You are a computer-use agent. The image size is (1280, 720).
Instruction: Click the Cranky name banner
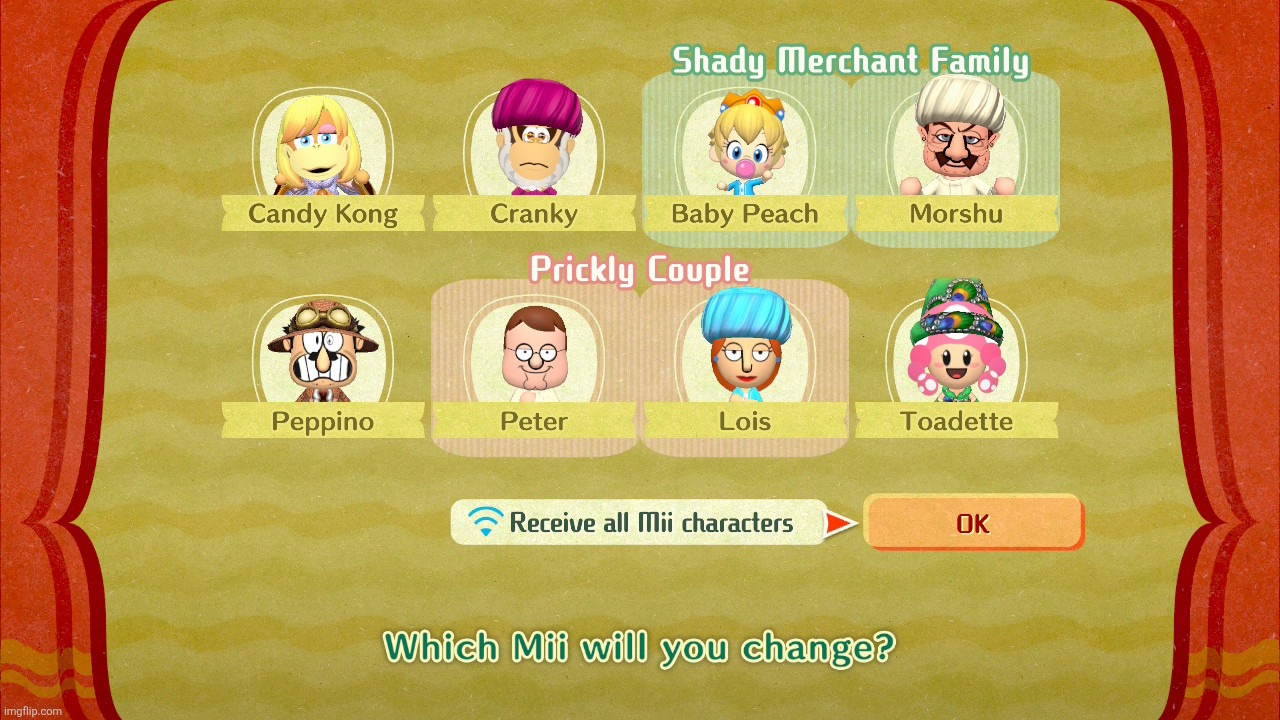(534, 213)
